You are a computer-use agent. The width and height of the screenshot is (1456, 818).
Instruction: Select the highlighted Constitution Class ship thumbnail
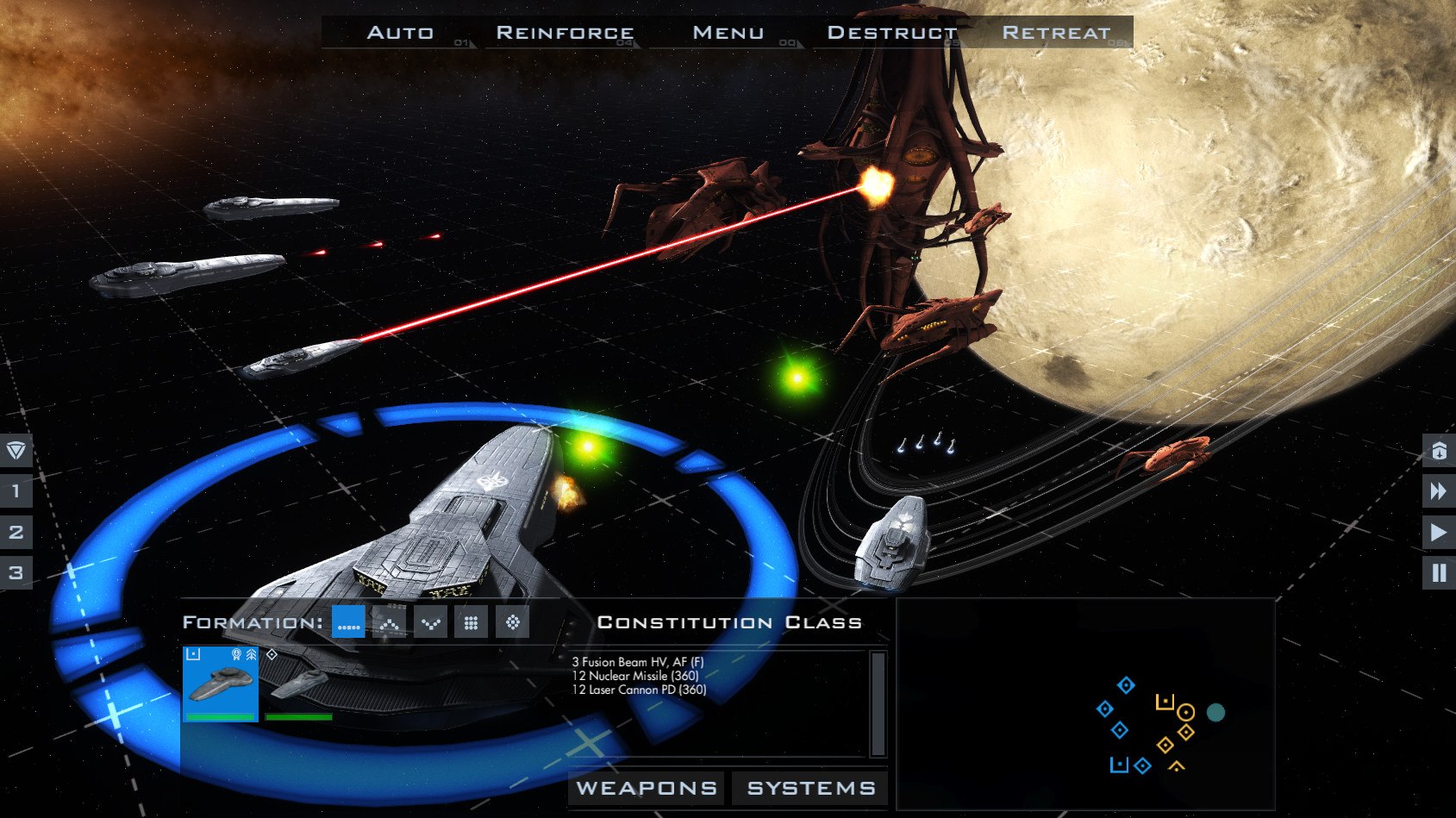[221, 683]
